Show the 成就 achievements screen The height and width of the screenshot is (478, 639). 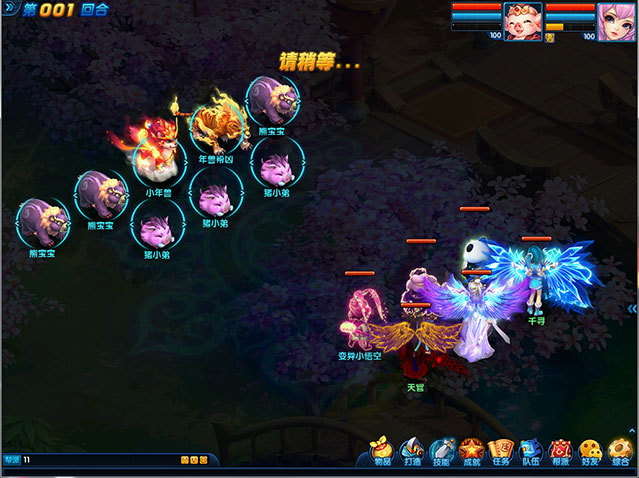pyautogui.click(x=470, y=453)
